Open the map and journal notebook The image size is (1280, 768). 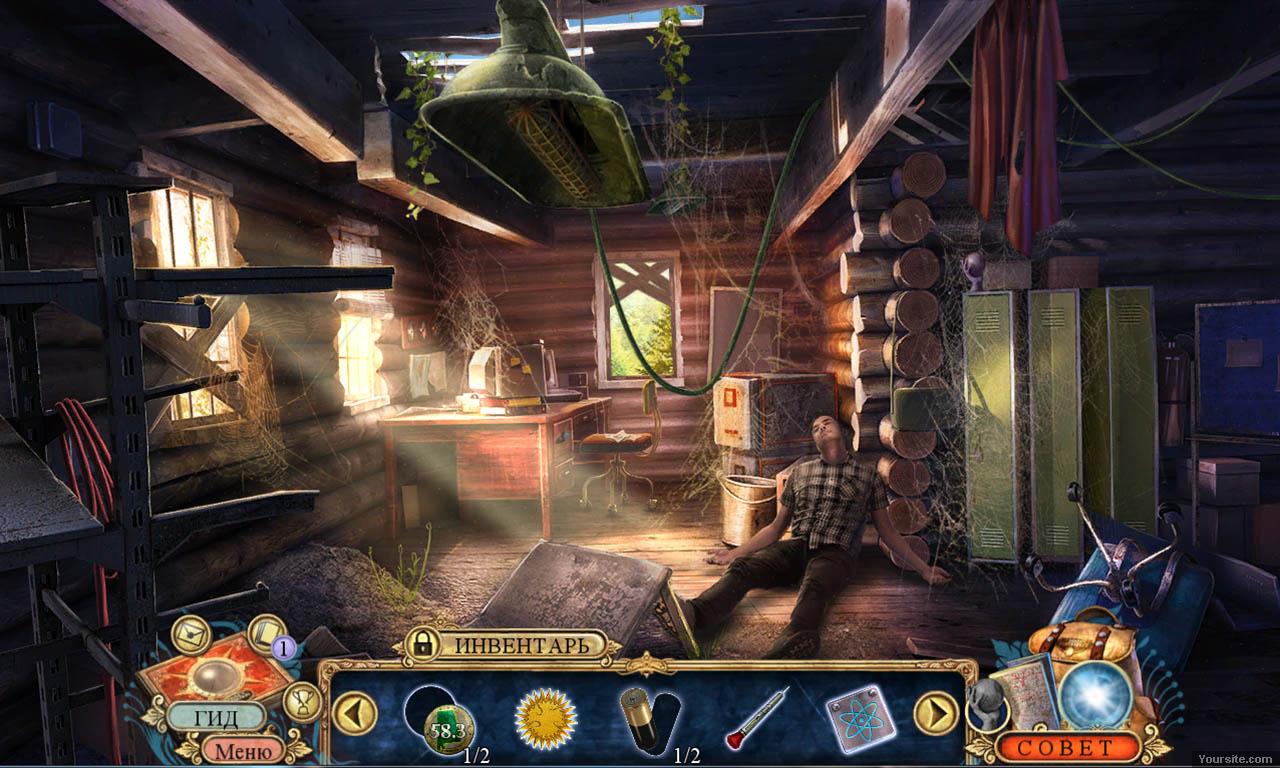(1032, 692)
